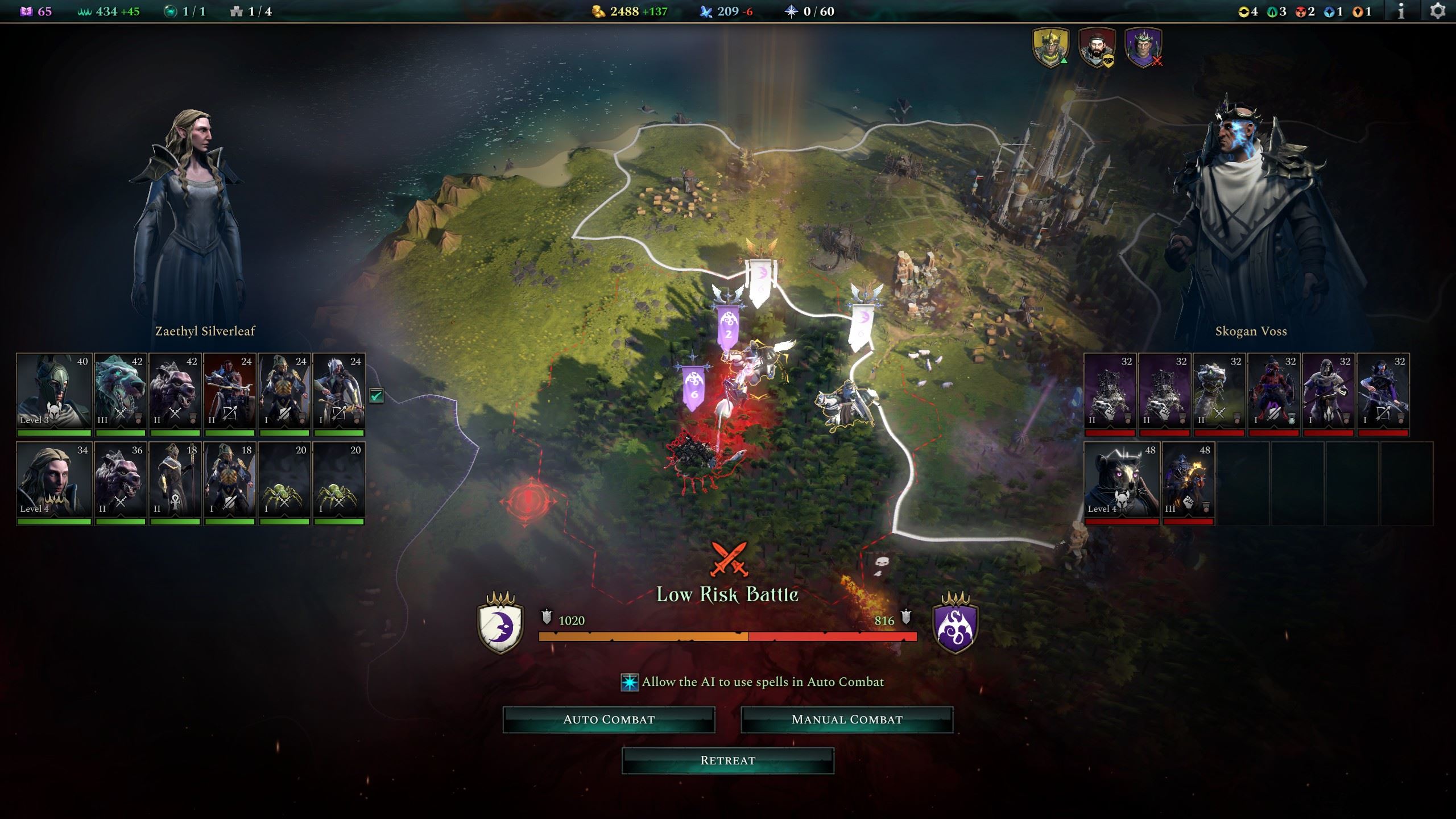The width and height of the screenshot is (1456, 819).
Task: Retreat from the battle
Action: [x=727, y=760]
